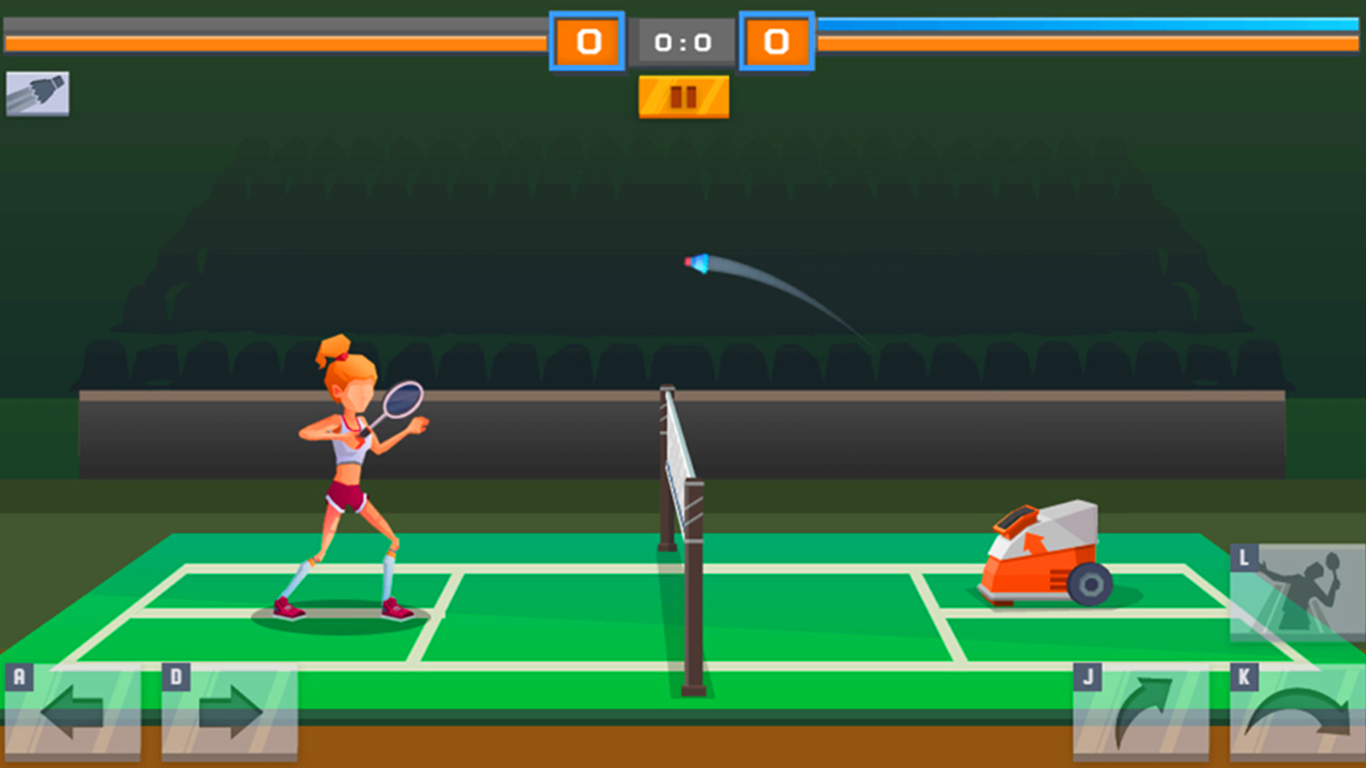This screenshot has width=1366, height=768.
Task: Click the right player's orange score box
Action: click(778, 41)
